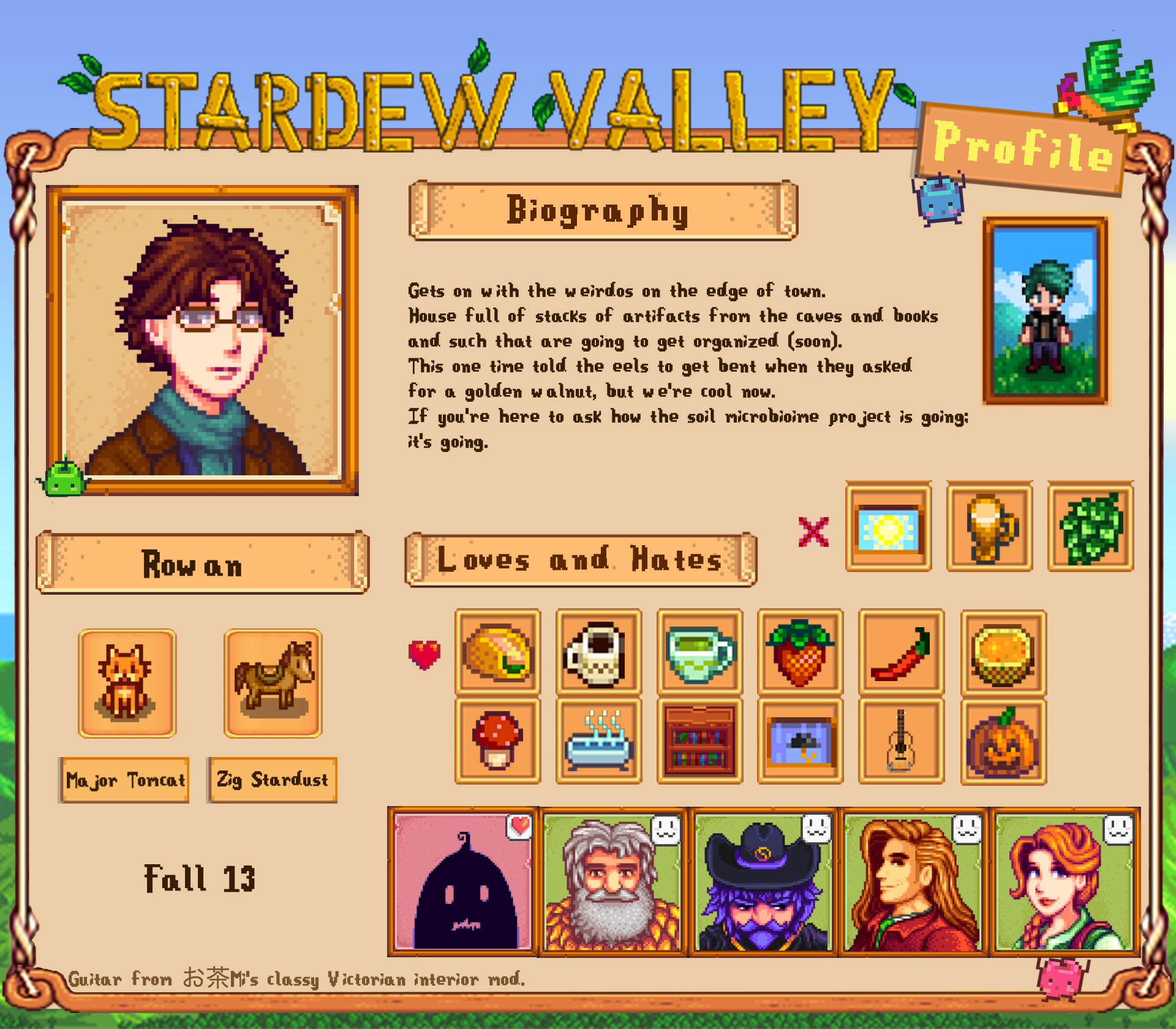Select the fish taco item slot
1176x1029 pixels.
click(x=497, y=652)
